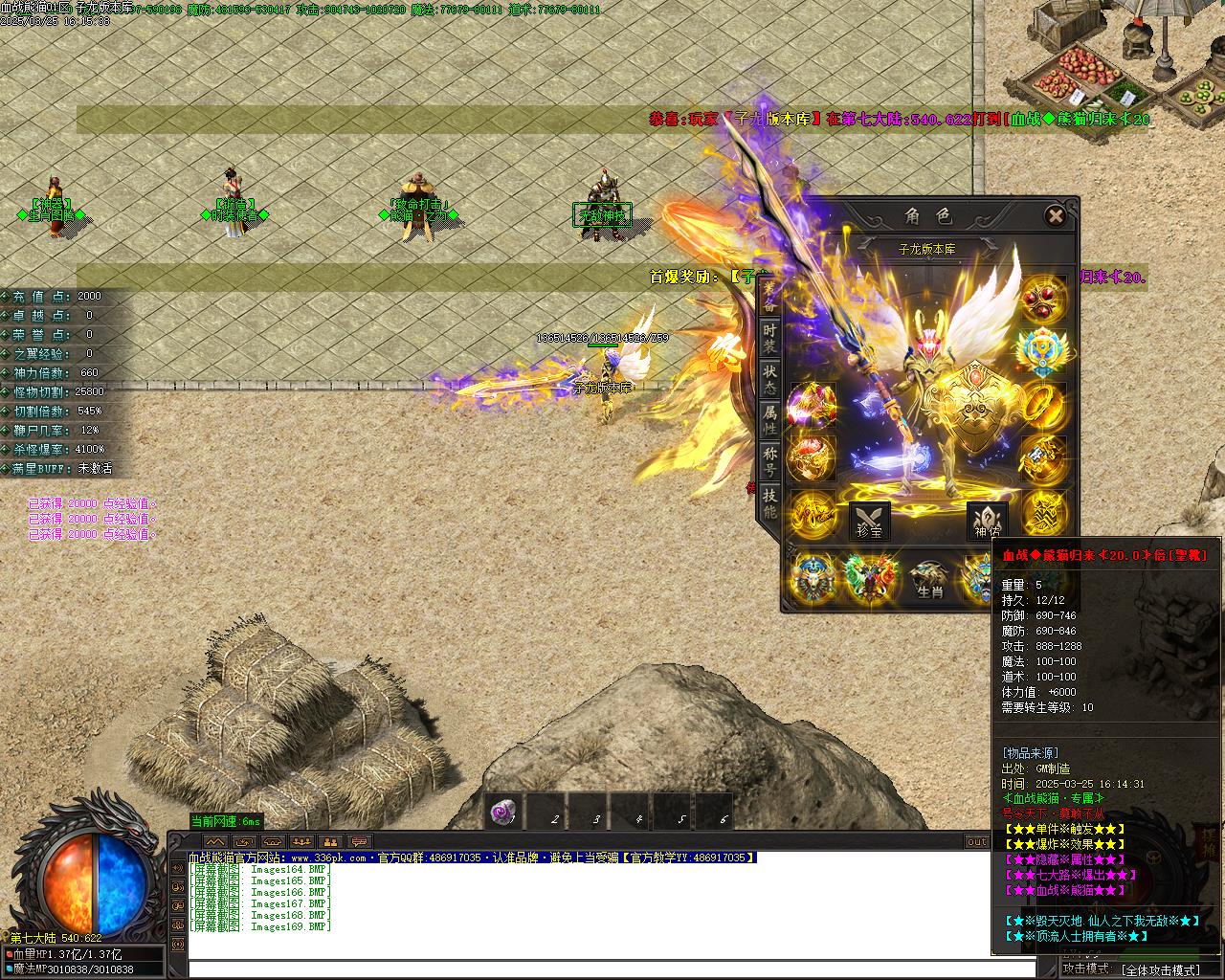Click the chat text input field
Screen dimensions: 1225x980
click(612, 969)
